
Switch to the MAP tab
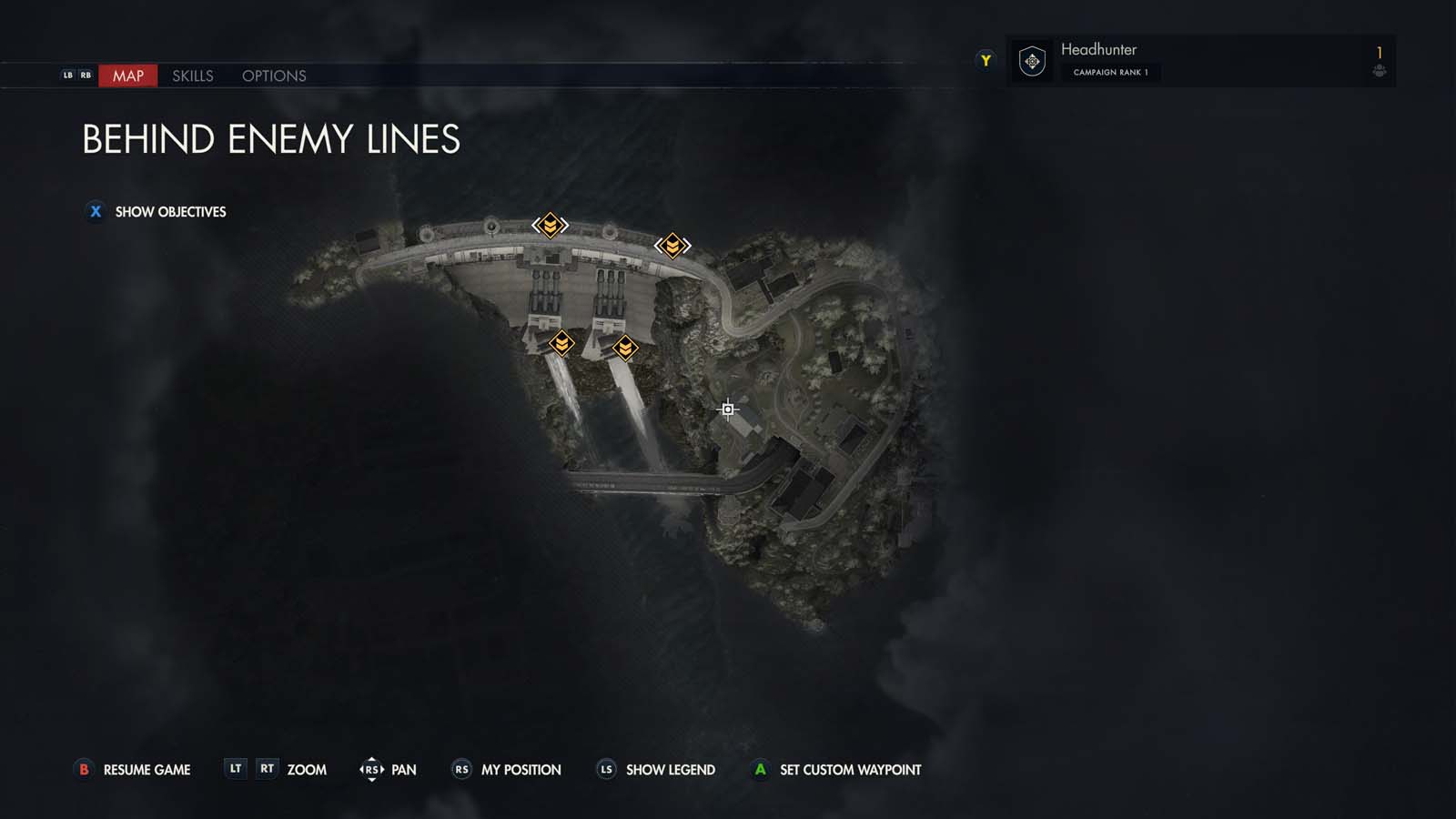127,76
